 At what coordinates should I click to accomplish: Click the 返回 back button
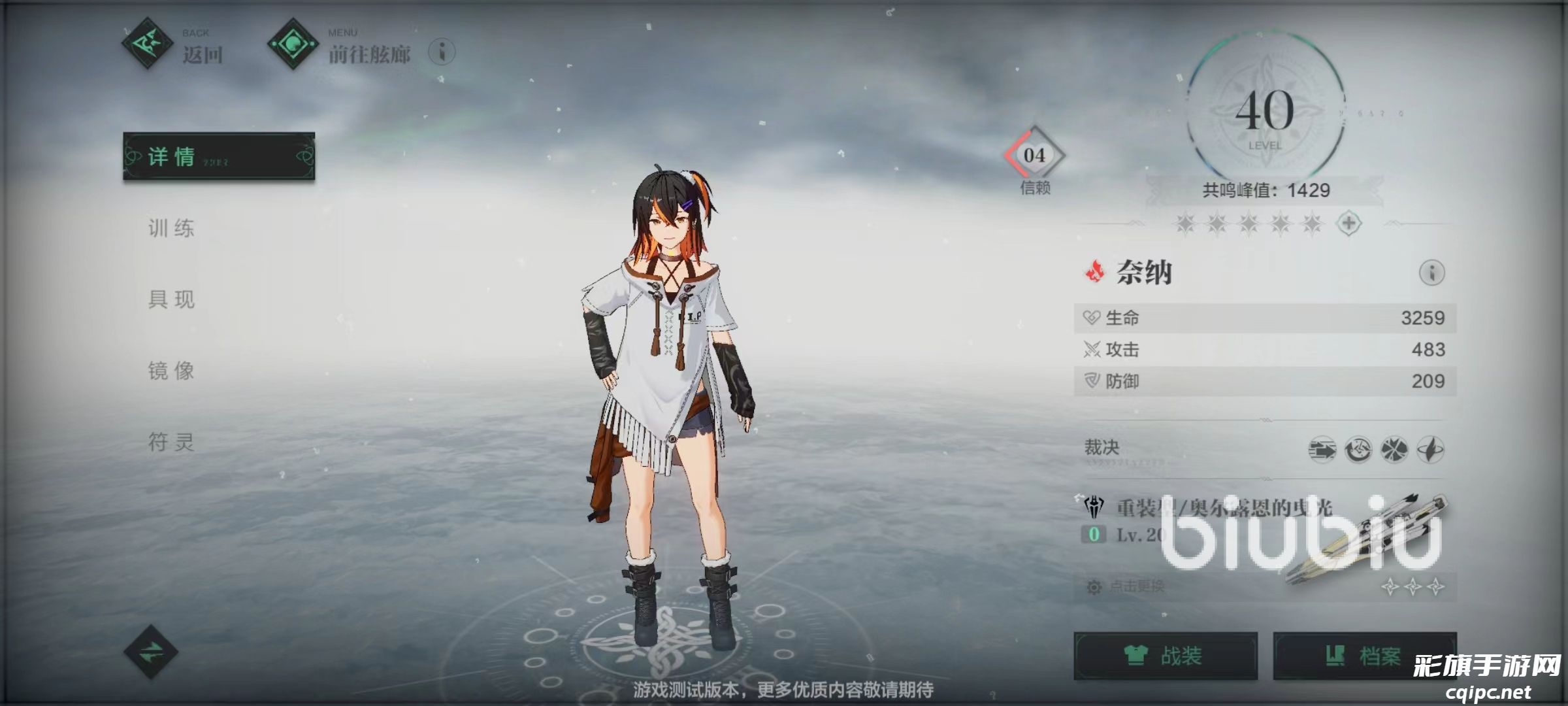[172, 46]
